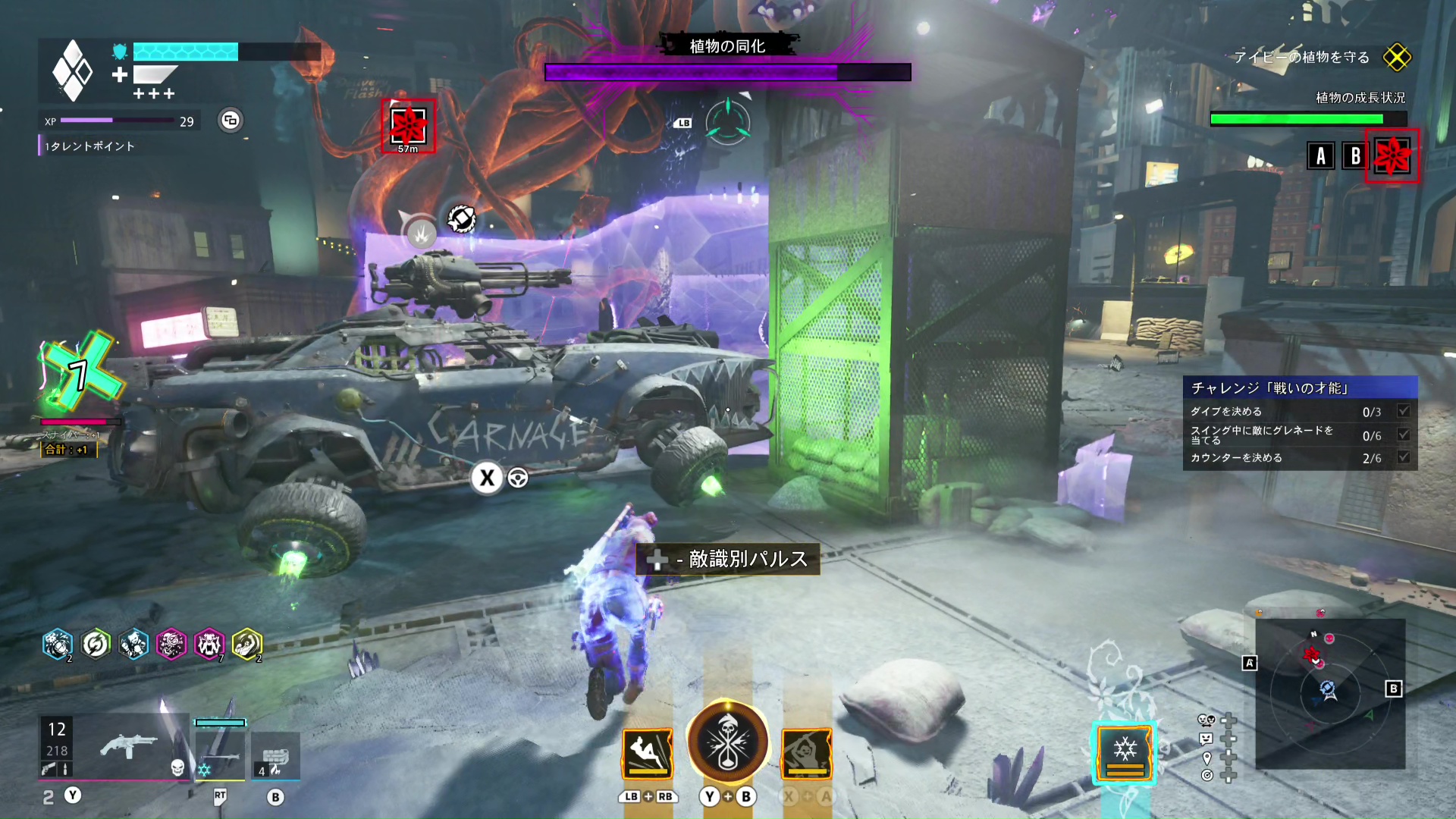Select the shotgun primary weapon slot
Viewport: 1456px width, 819px height.
[127, 747]
